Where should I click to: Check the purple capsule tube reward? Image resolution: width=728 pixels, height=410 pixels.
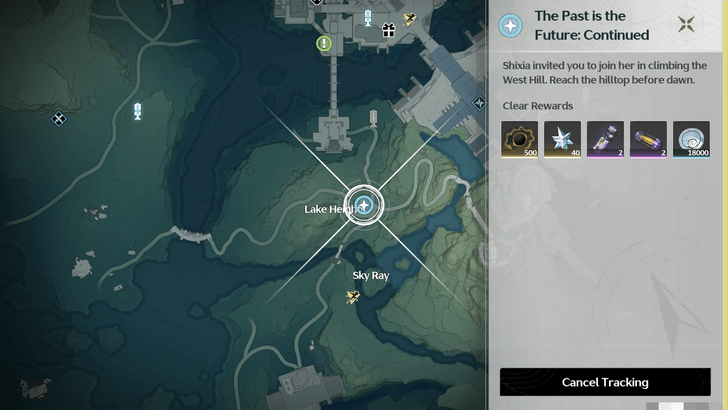click(648, 140)
